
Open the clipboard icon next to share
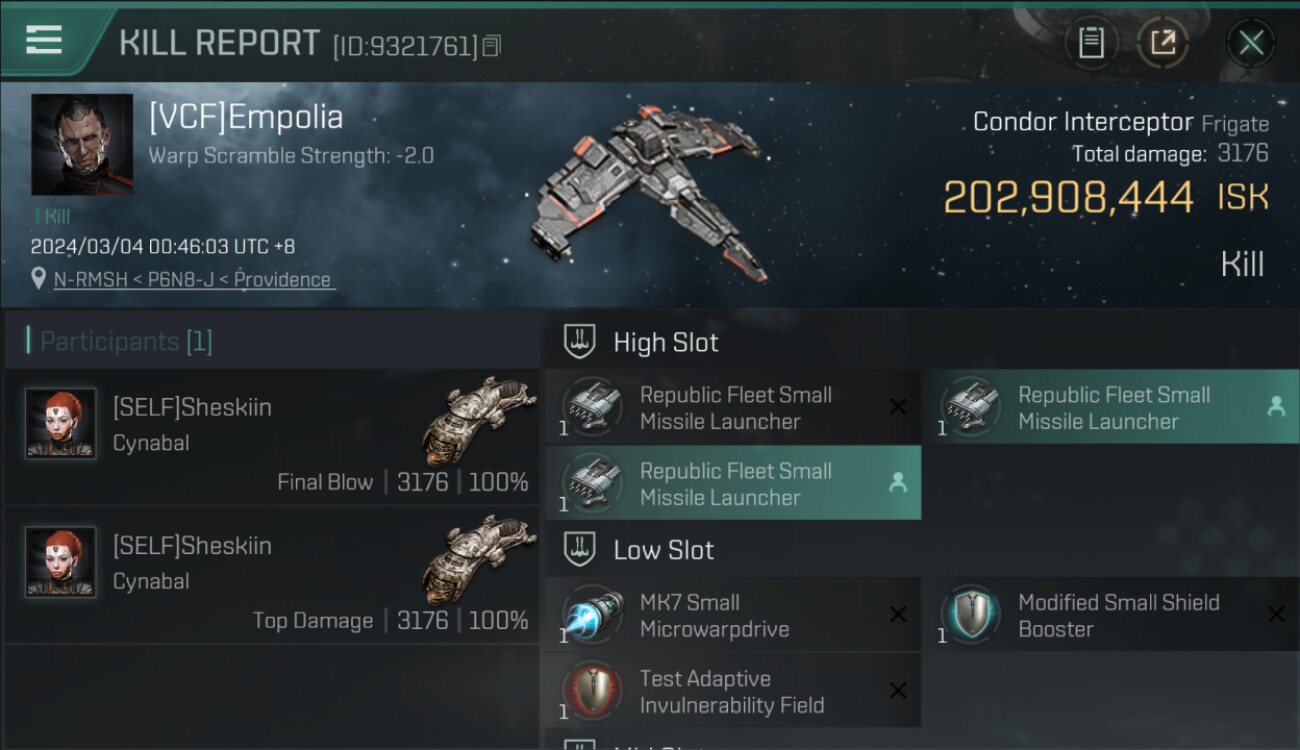1091,43
